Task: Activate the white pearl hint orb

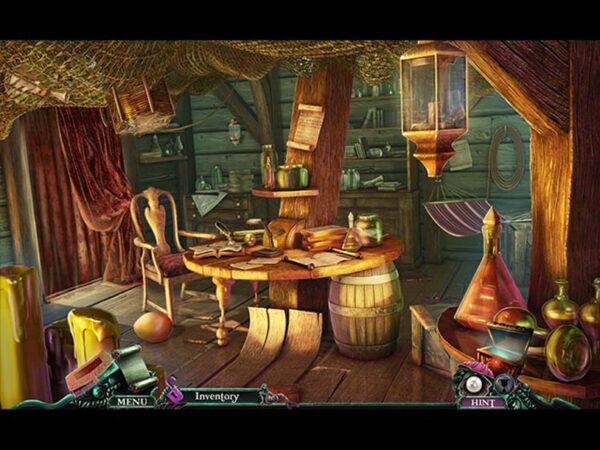Action: click(472, 384)
